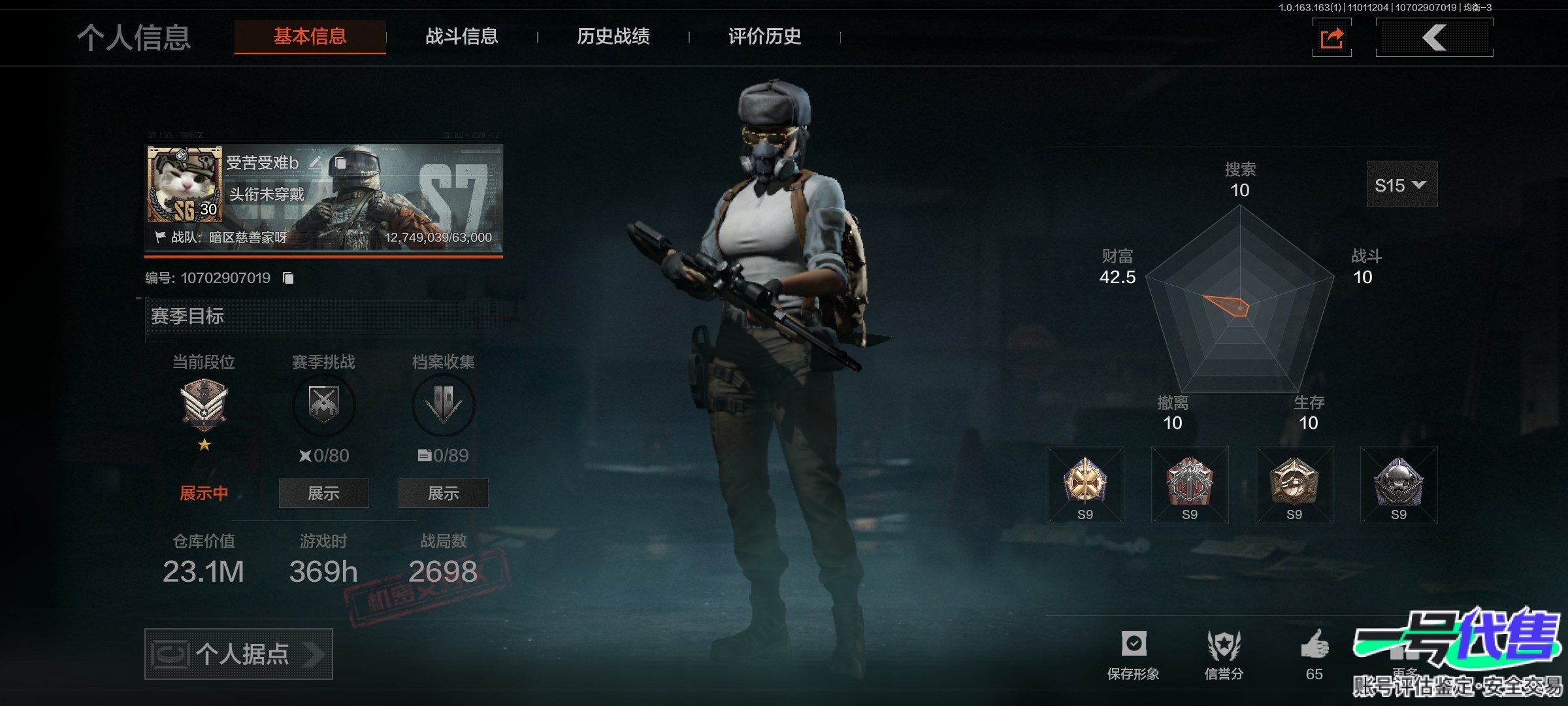Copy the player ID number
The width and height of the screenshot is (1568, 706).
pos(288,278)
